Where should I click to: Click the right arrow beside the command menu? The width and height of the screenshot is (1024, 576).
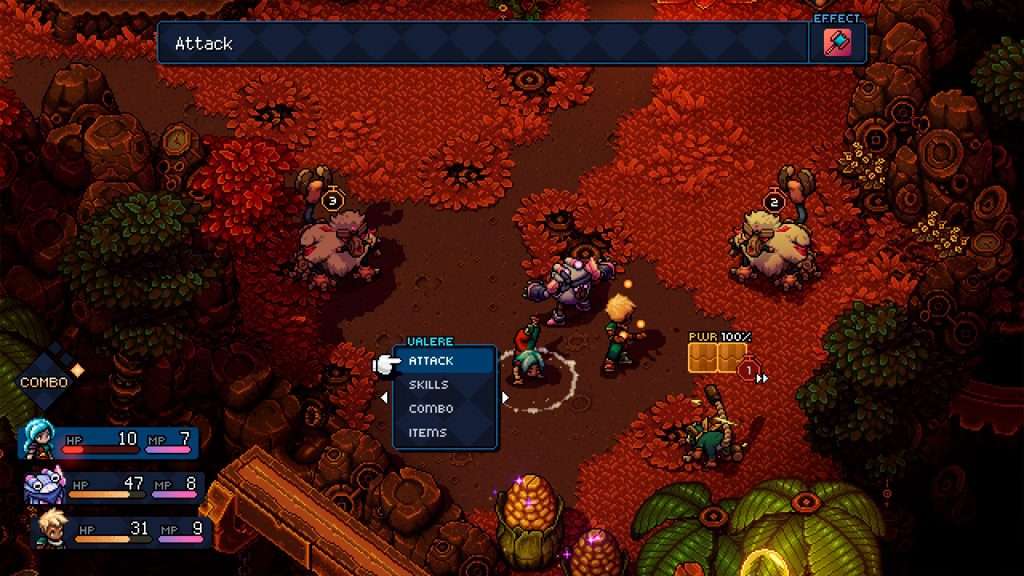pyautogui.click(x=505, y=398)
